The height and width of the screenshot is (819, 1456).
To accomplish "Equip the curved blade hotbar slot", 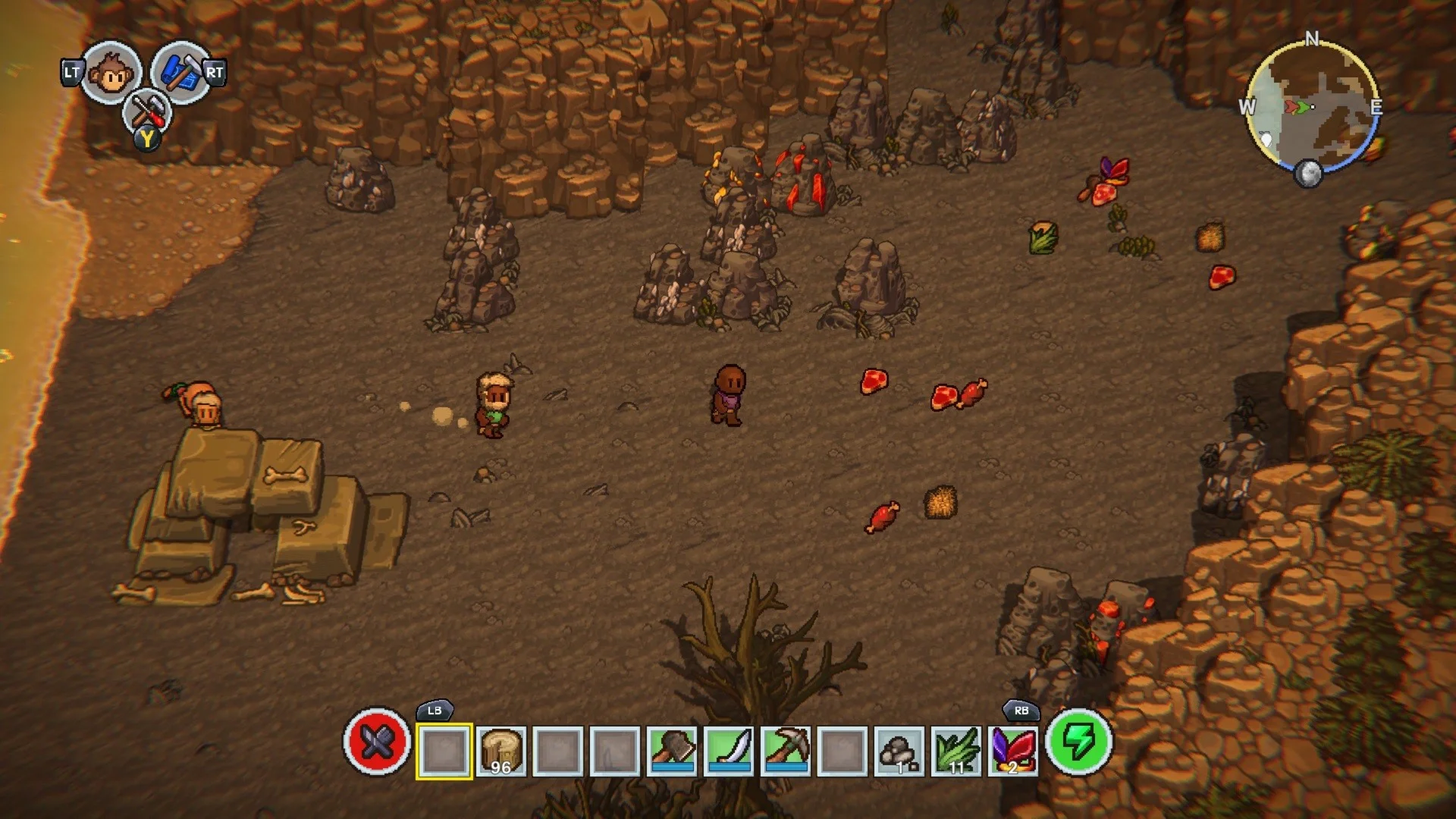I will [730, 752].
